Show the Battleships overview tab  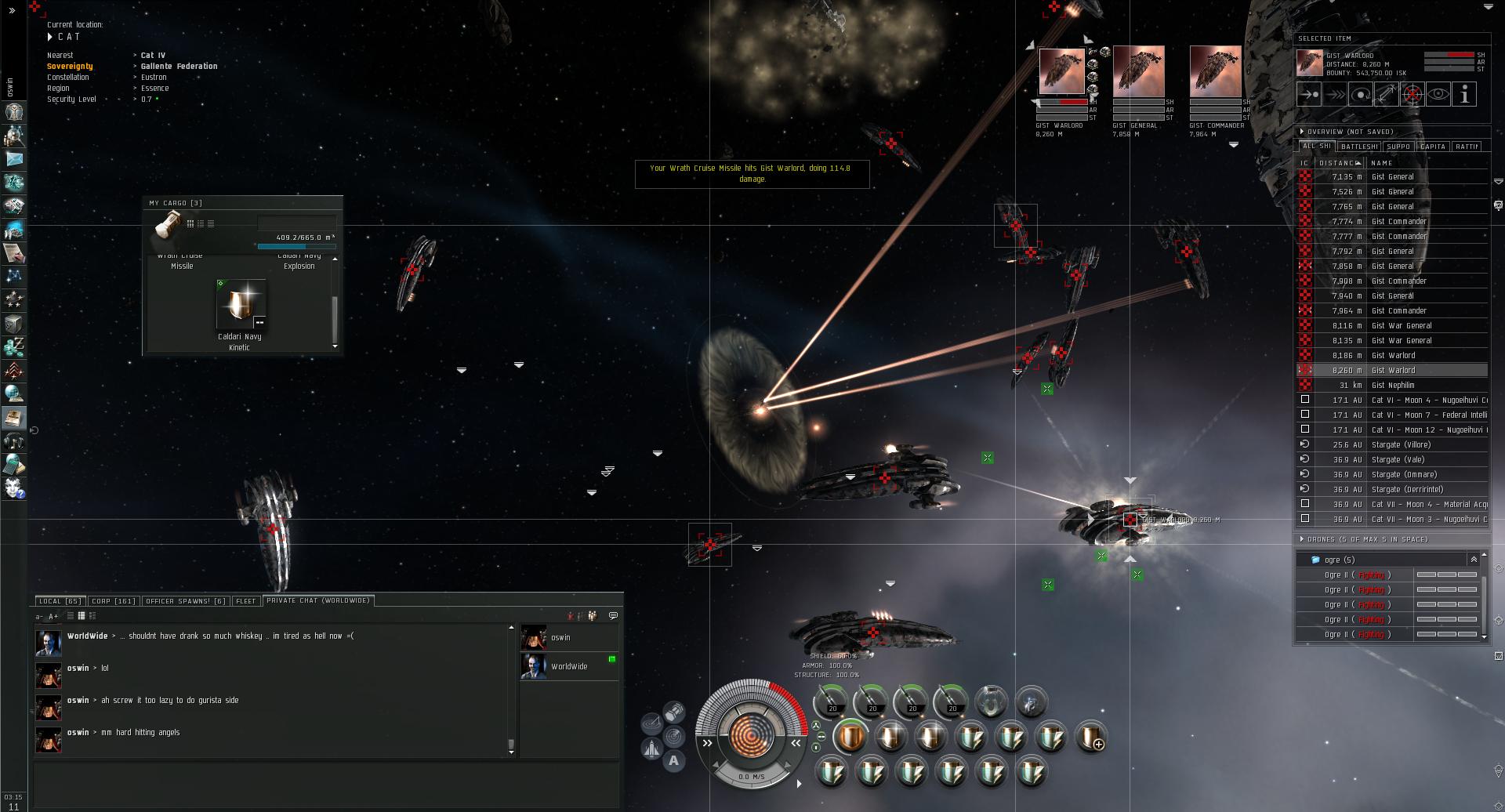[x=1358, y=147]
